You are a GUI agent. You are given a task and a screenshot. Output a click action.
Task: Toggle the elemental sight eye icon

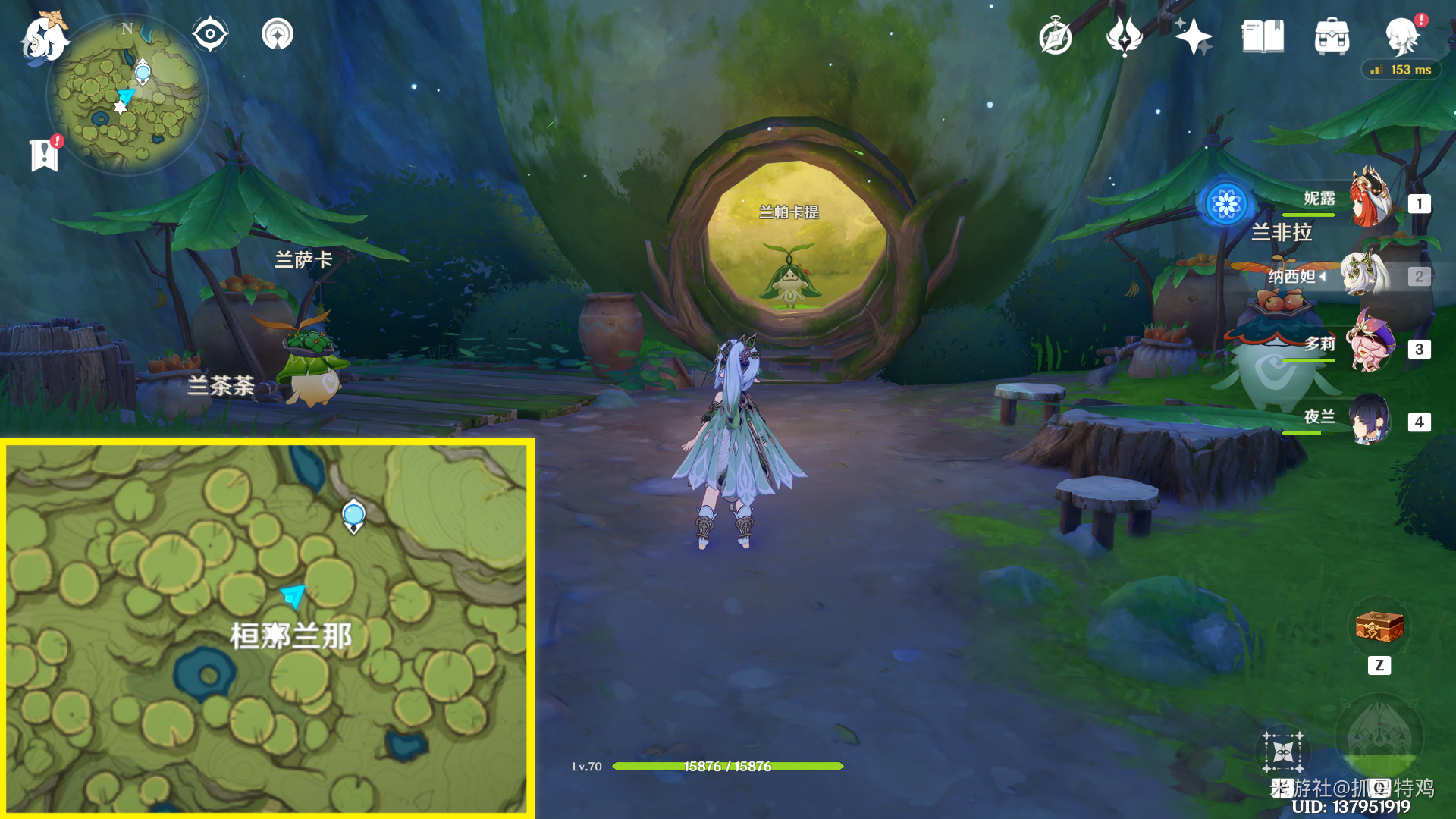coord(210,34)
